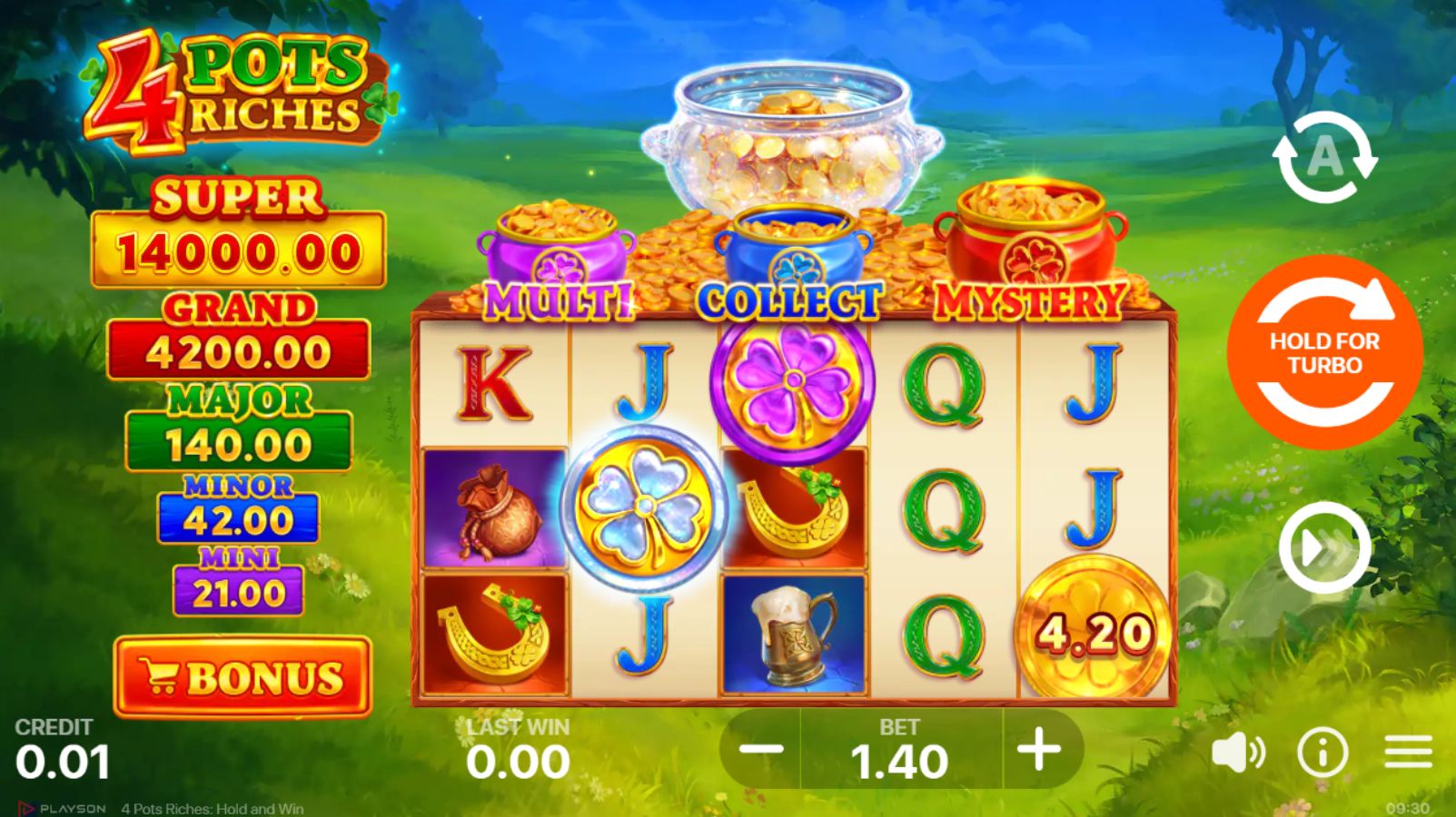Click the 4.20 gold coin symbol
The height and width of the screenshot is (817, 1456).
(x=1093, y=626)
